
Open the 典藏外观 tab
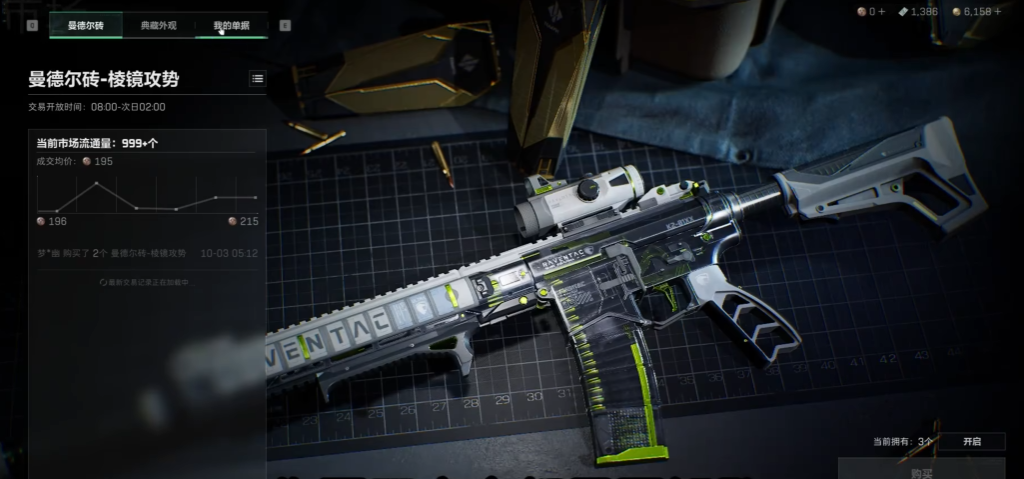pos(158,25)
